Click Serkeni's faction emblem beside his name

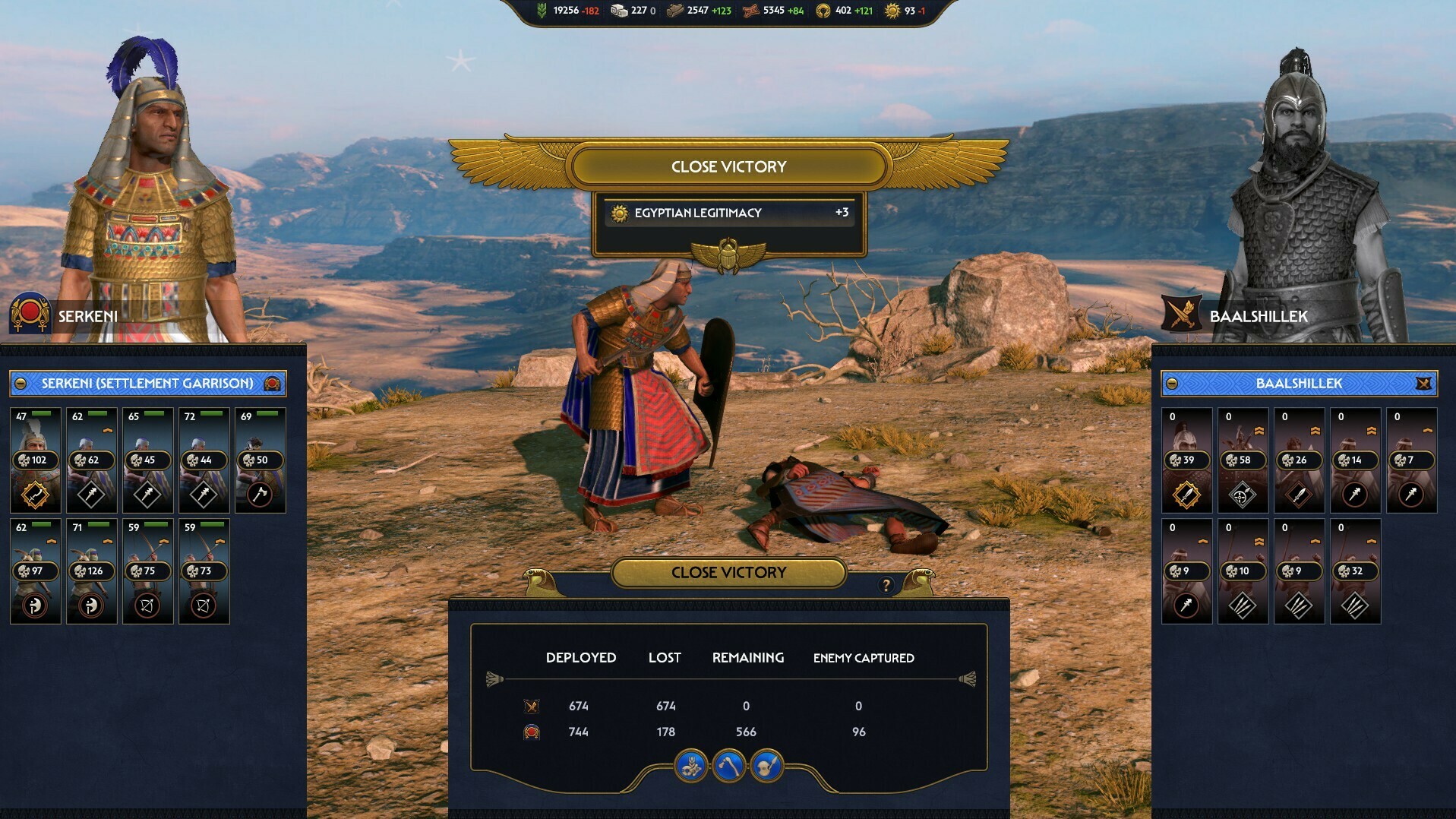(30, 314)
